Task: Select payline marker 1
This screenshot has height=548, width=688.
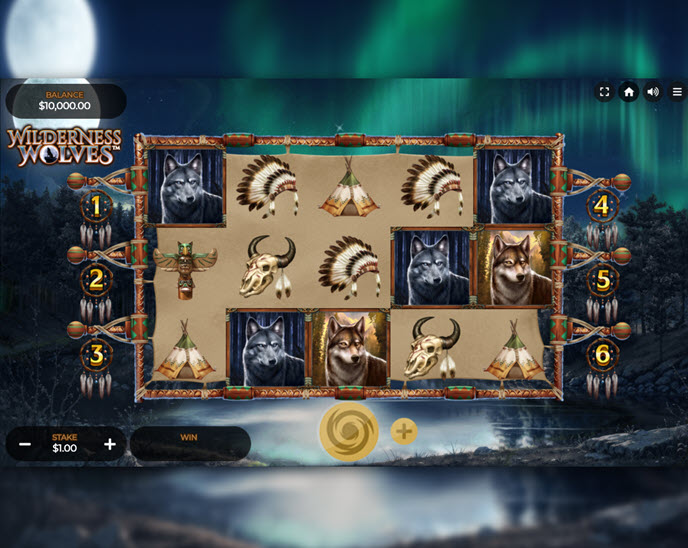Action: pos(97,207)
